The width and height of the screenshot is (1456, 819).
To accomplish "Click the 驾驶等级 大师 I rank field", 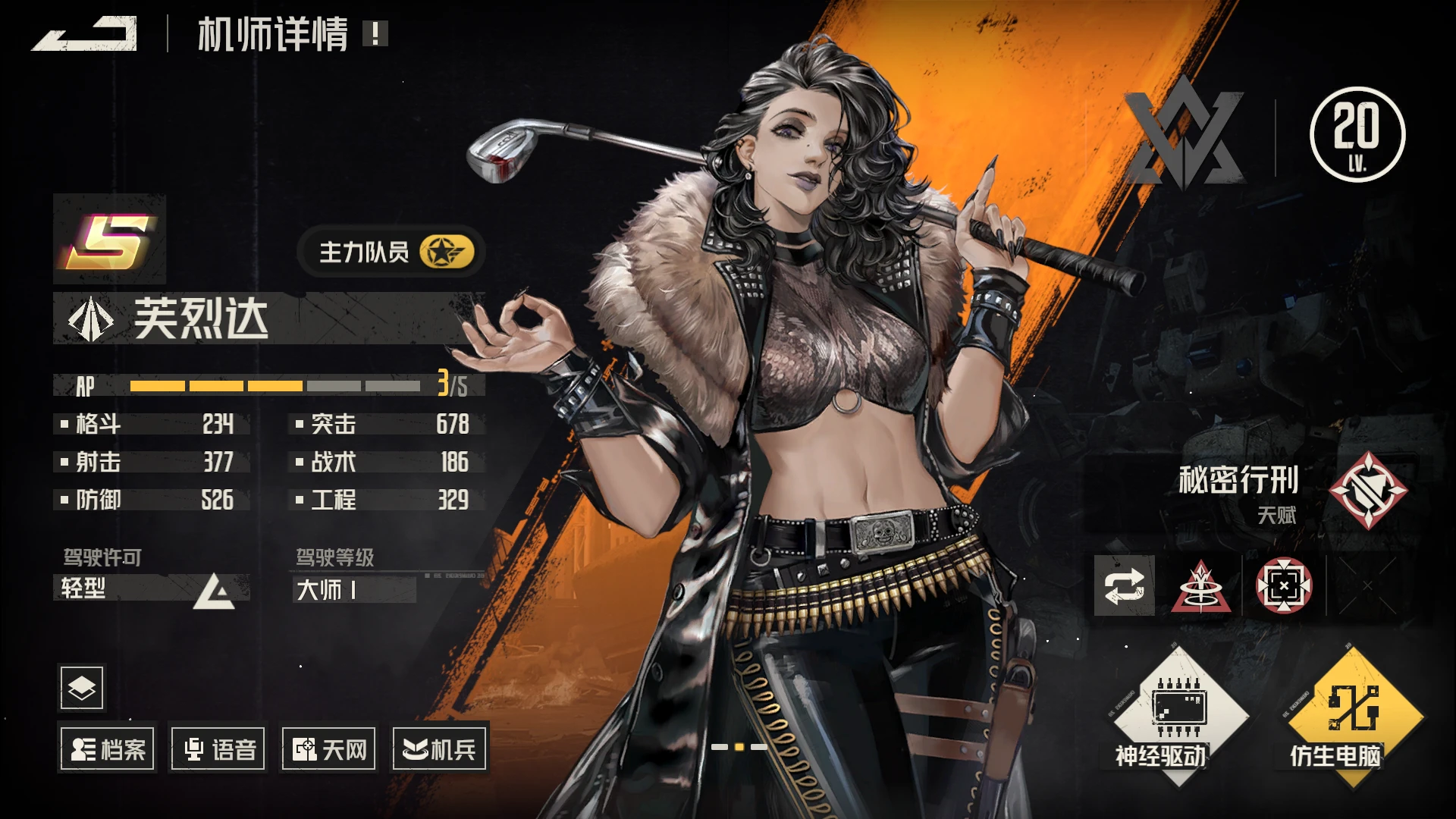I will (354, 589).
